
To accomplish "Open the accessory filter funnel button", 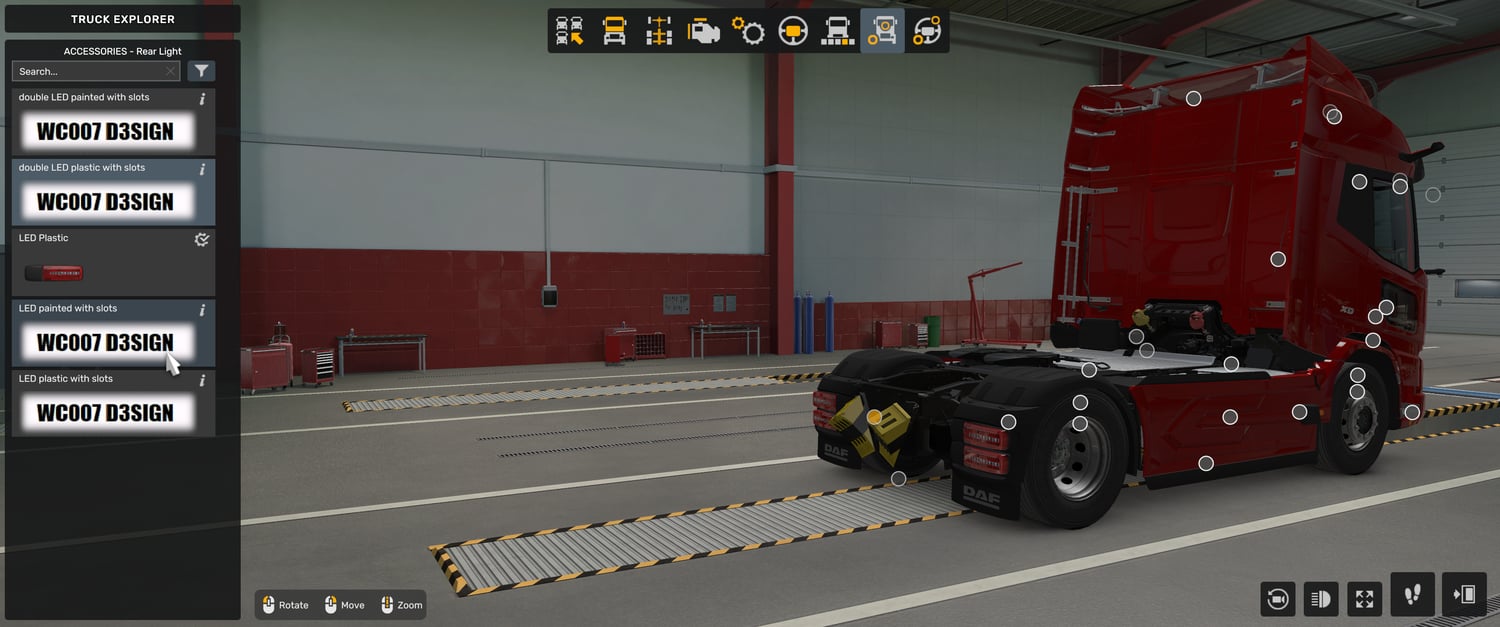I will (201, 71).
